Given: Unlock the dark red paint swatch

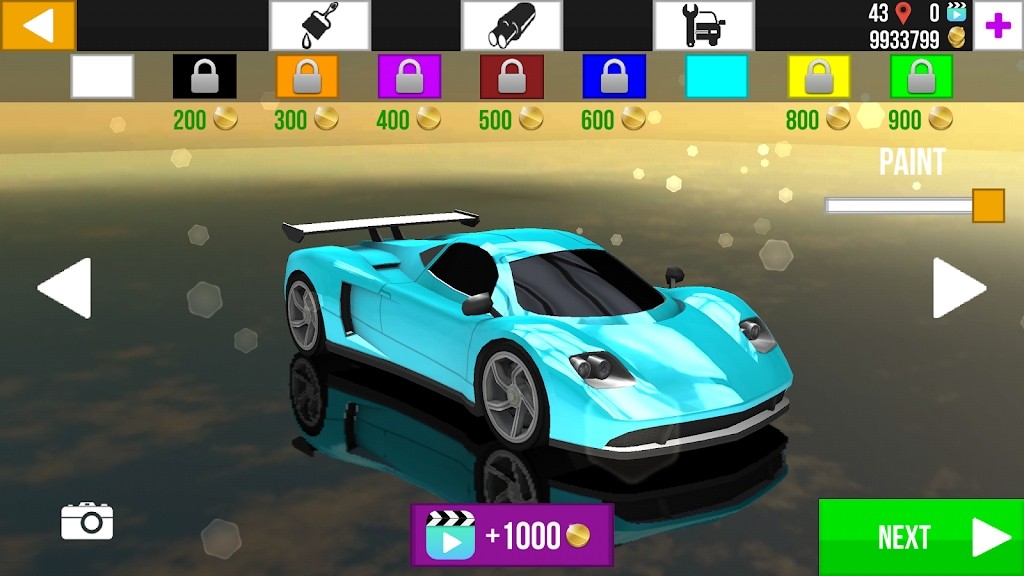Looking at the screenshot, I should click(512, 76).
